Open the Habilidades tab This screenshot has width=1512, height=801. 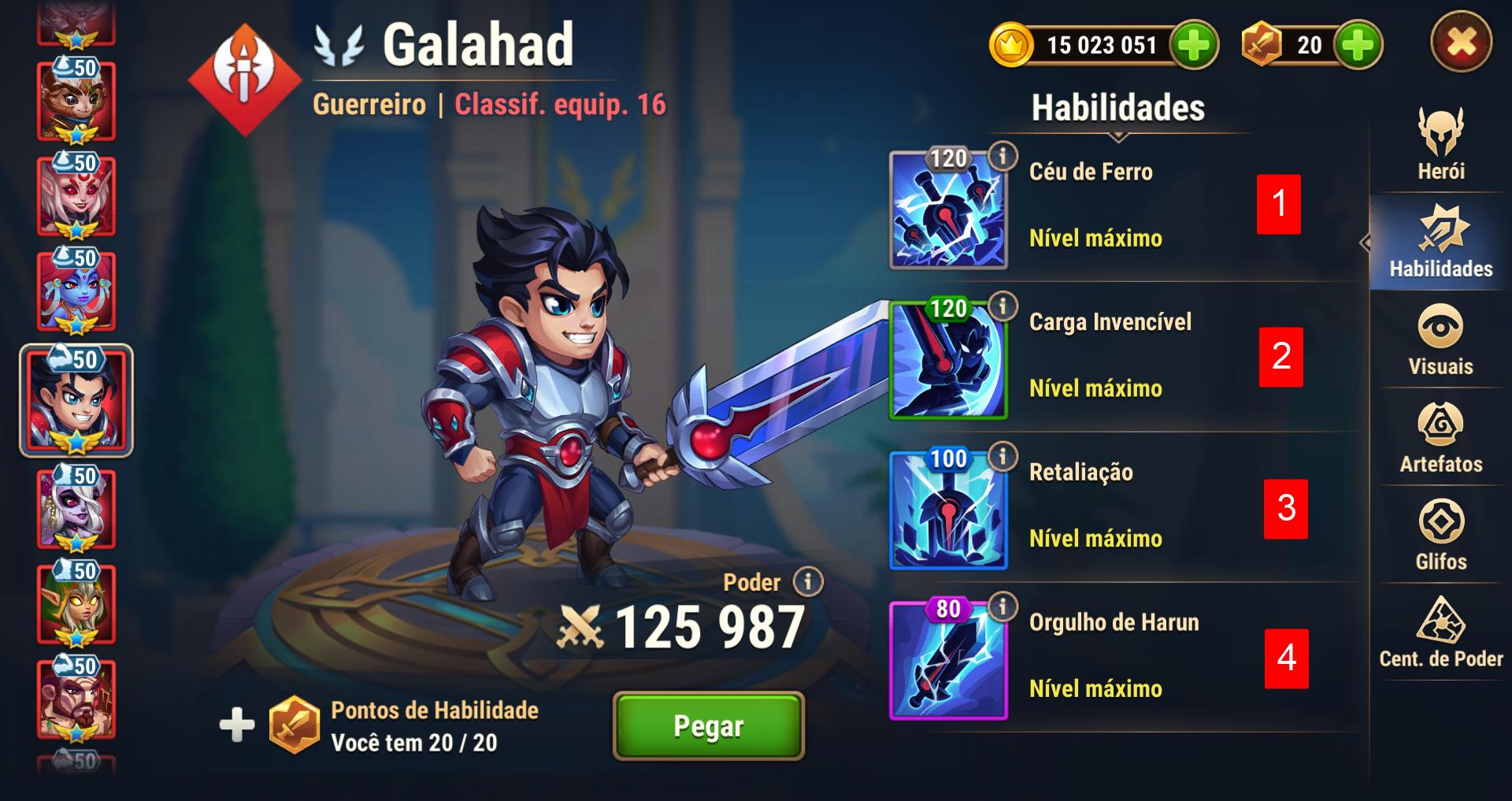point(1440,242)
